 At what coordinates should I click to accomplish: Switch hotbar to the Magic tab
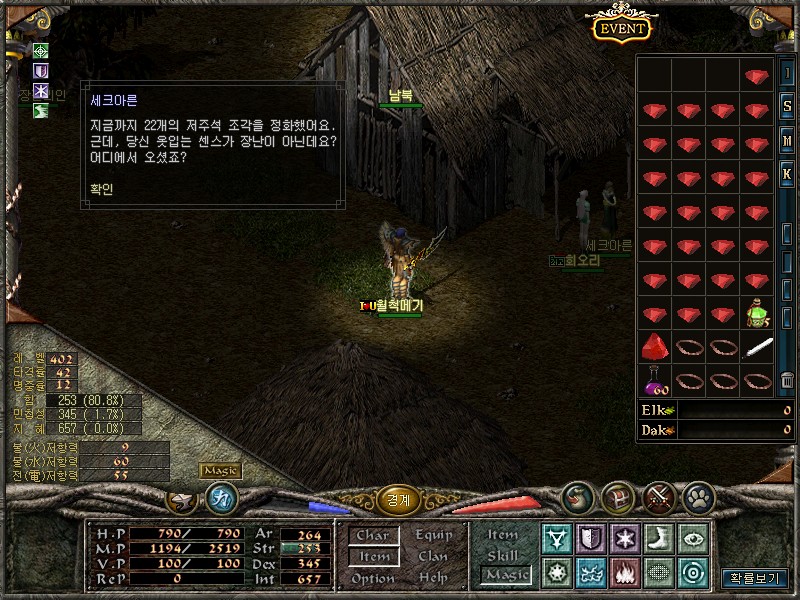point(505,575)
